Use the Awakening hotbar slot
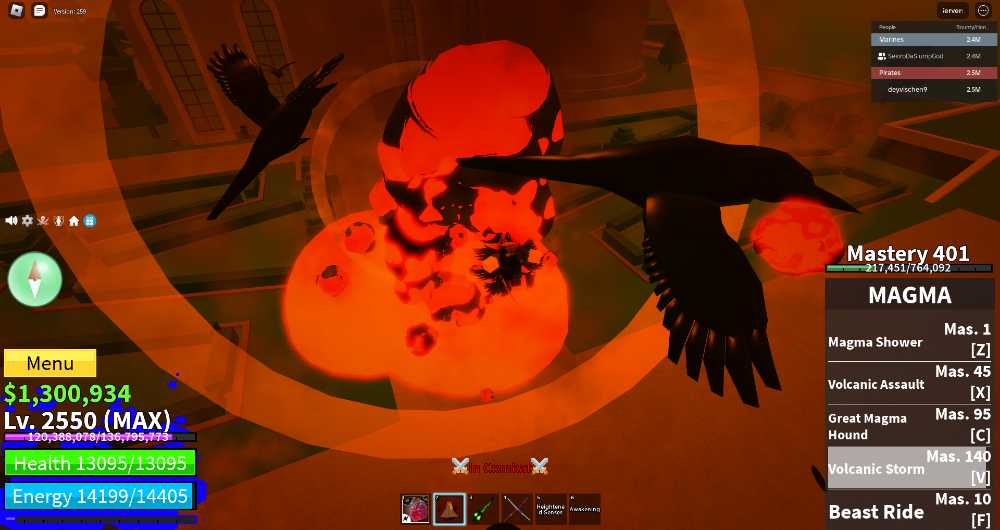Image resolution: width=1000 pixels, height=530 pixels. (585, 508)
